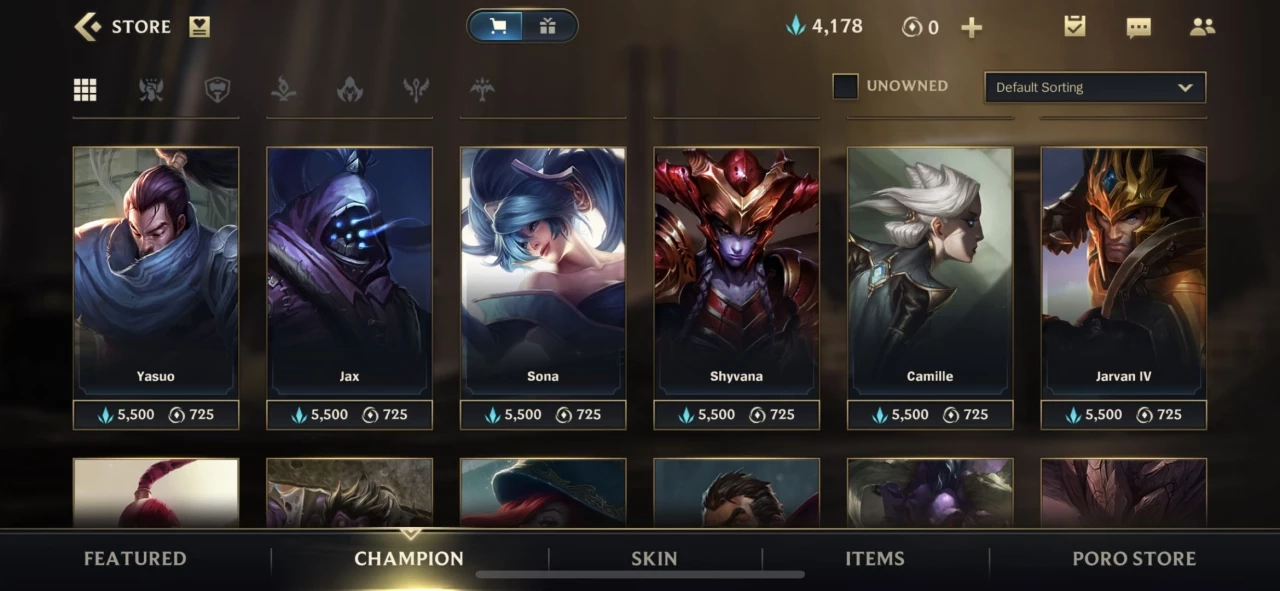Go to the Poro Store tab
Image resolution: width=1280 pixels, height=591 pixels.
coord(1134,559)
